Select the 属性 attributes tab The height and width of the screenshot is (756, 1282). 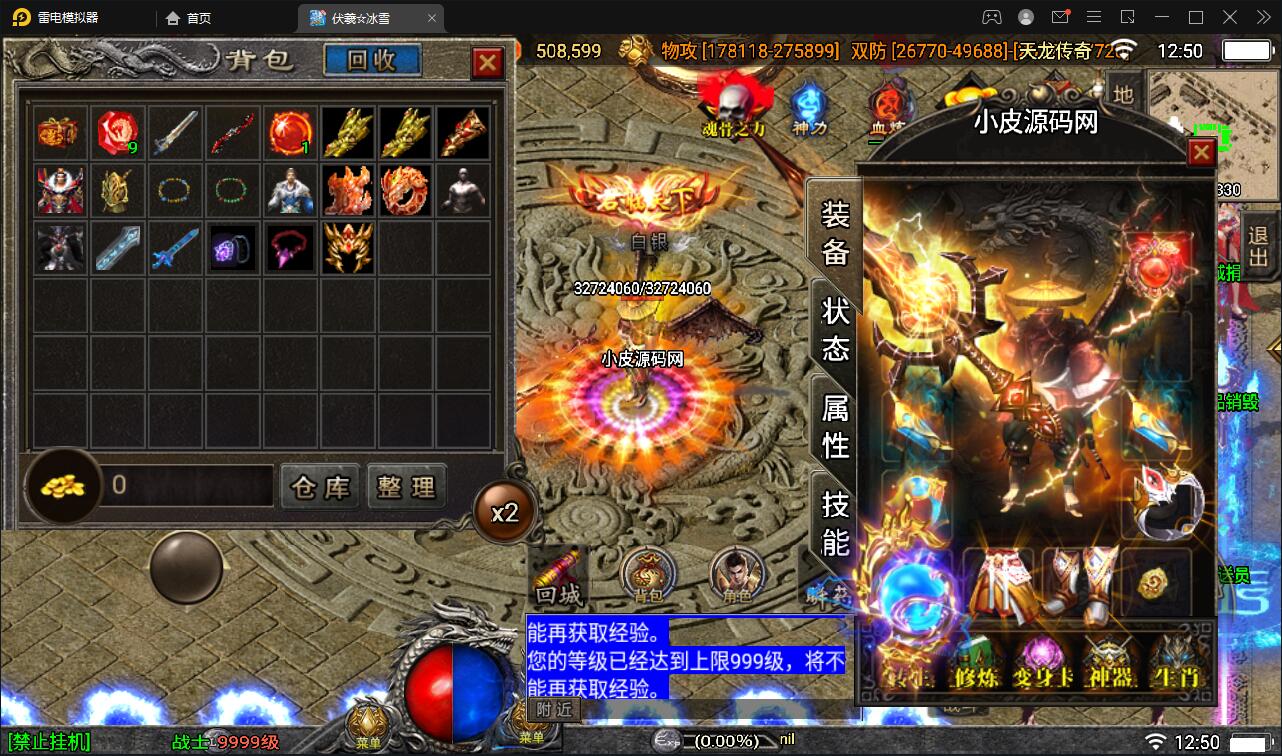tap(834, 435)
